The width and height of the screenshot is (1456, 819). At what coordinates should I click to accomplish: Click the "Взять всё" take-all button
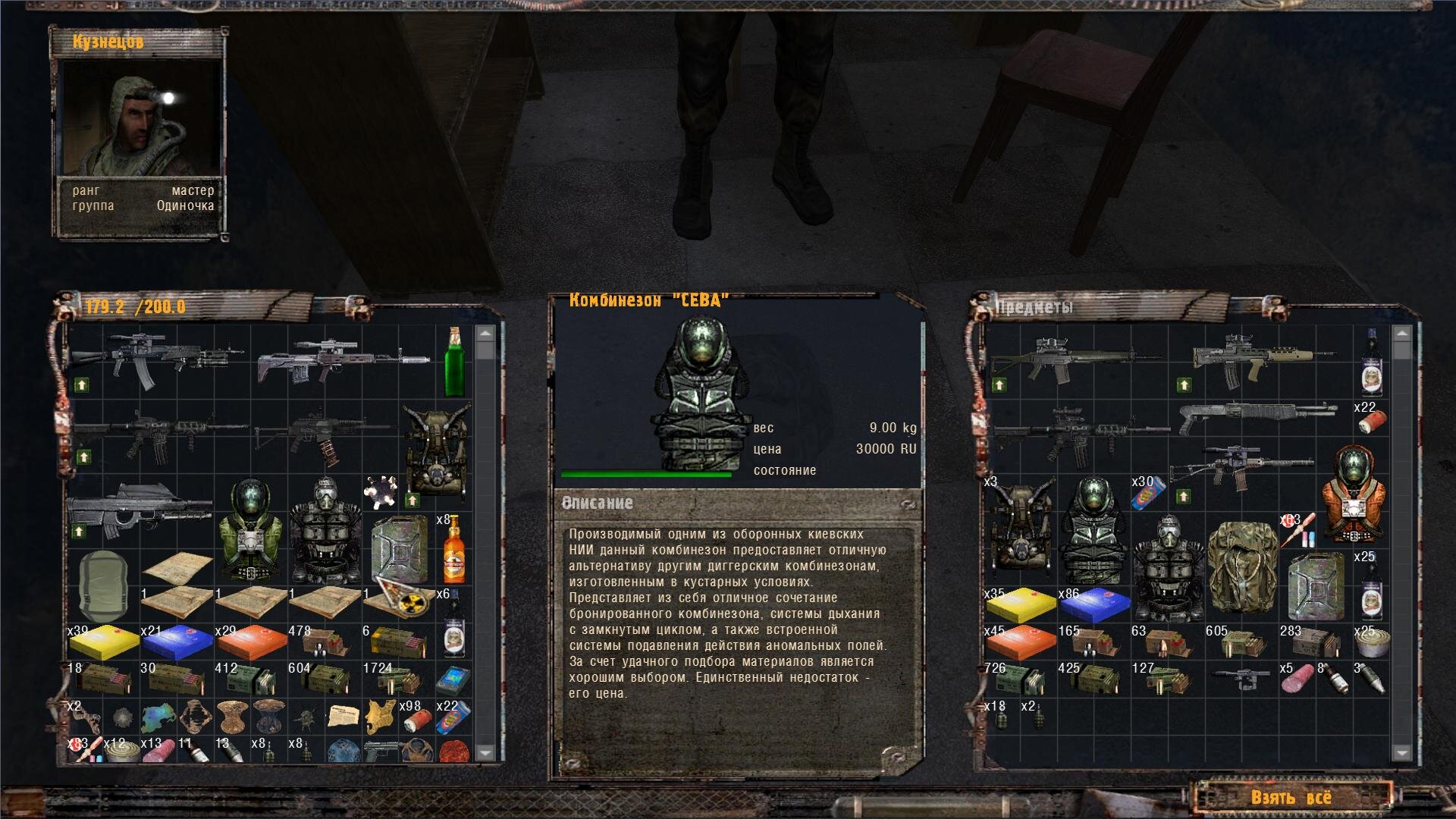1291,797
